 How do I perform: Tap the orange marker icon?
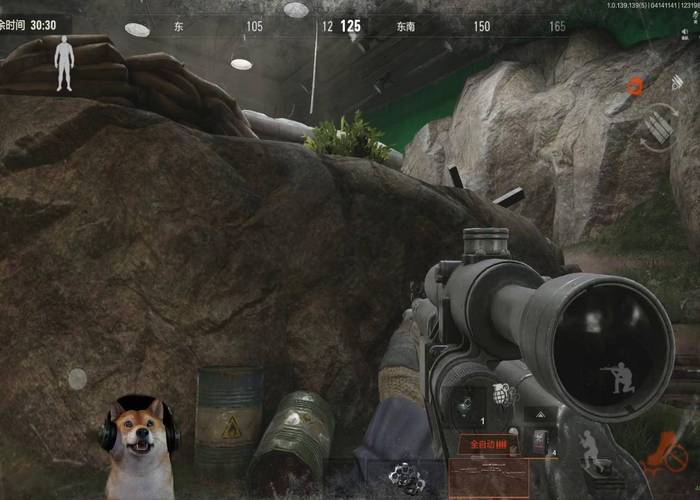[634, 87]
